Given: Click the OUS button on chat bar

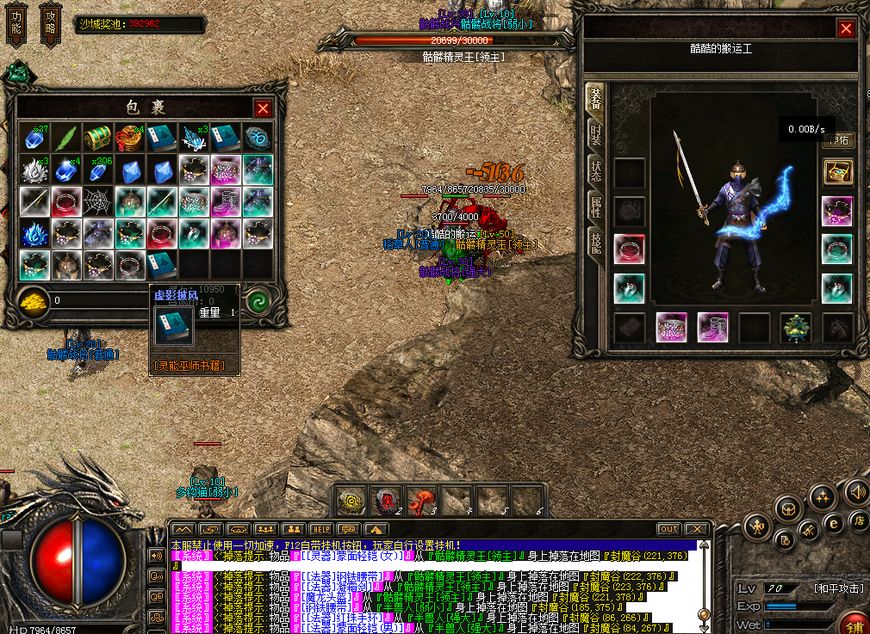Looking at the screenshot, I should [x=669, y=528].
